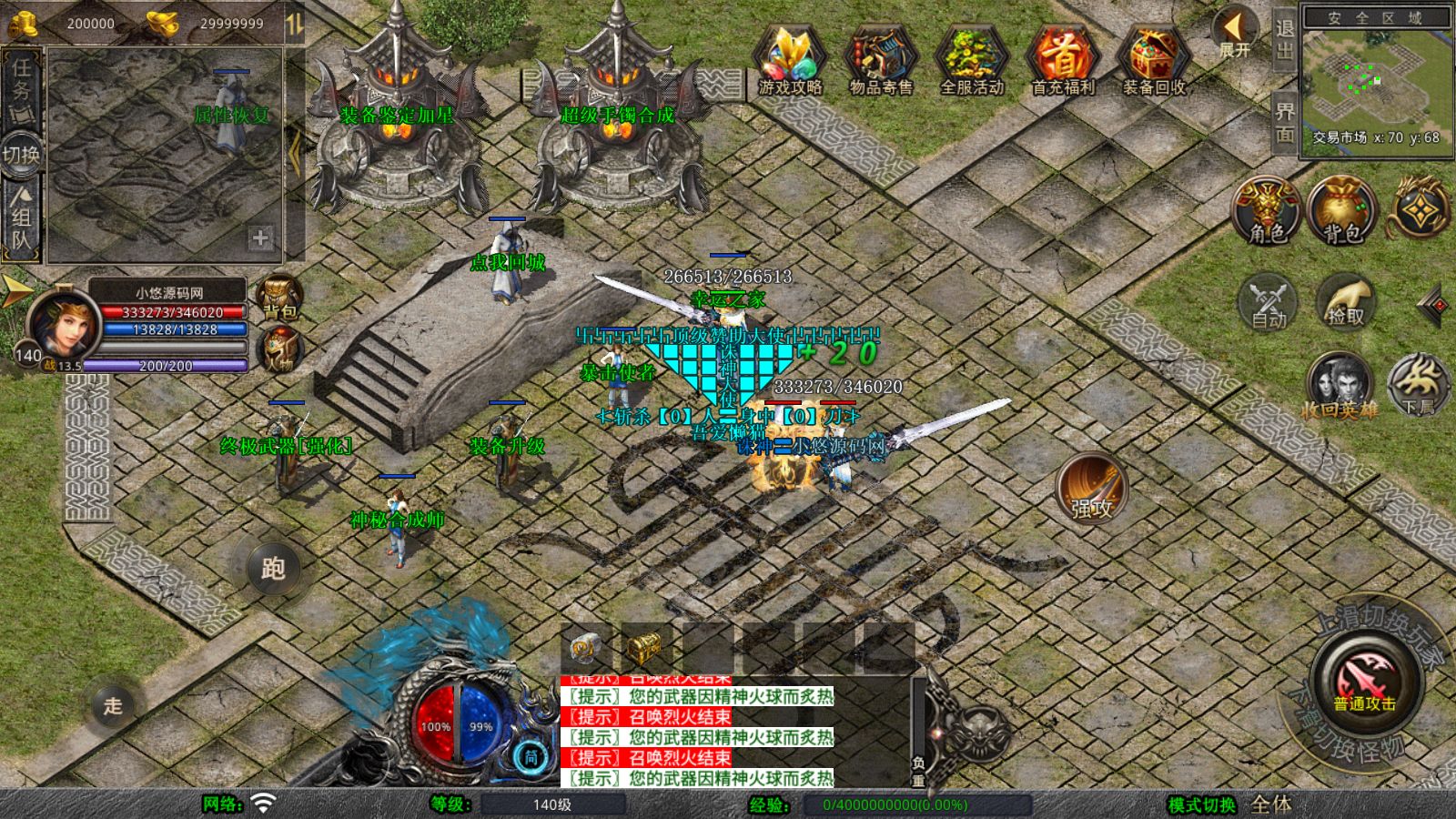Viewport: 1456px width, 819px height.
Task: Click the 展开 expand arrow
Action: [1235, 33]
